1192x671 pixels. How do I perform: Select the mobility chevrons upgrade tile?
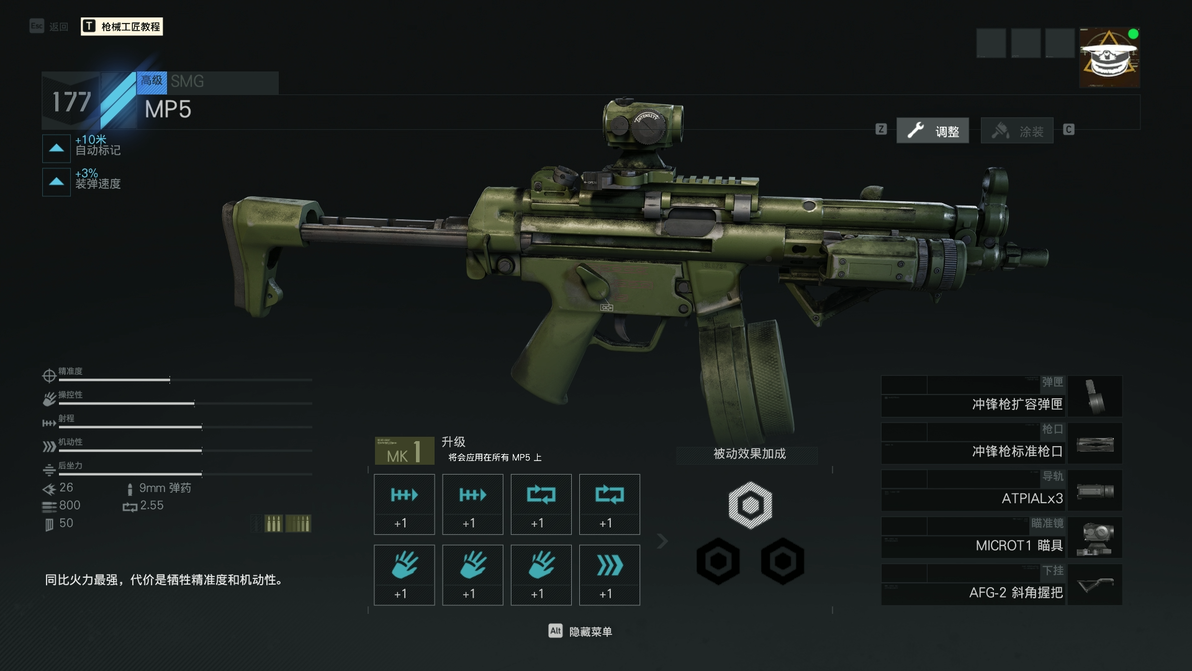point(609,574)
